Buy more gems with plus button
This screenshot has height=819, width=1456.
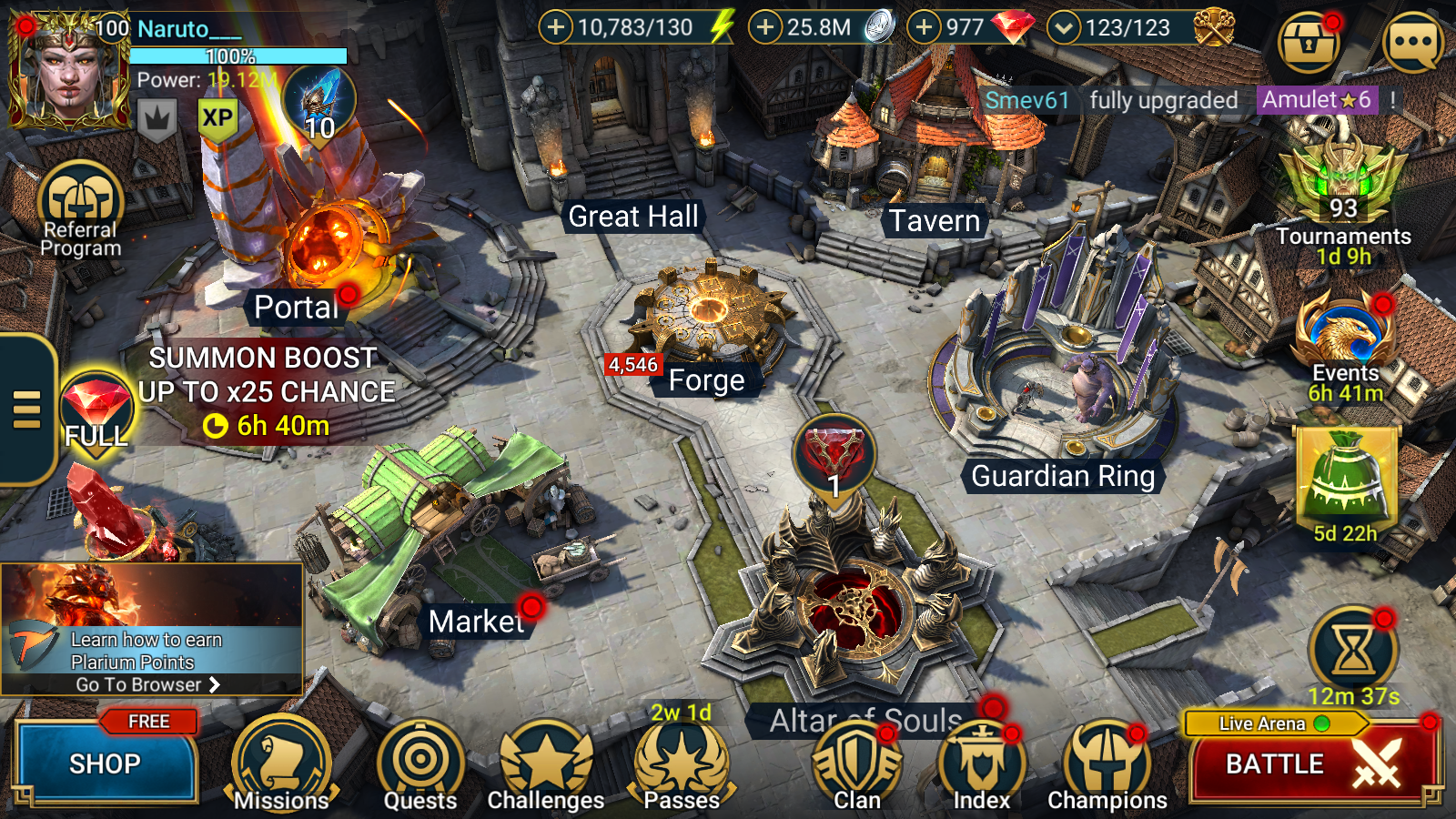[x=924, y=27]
